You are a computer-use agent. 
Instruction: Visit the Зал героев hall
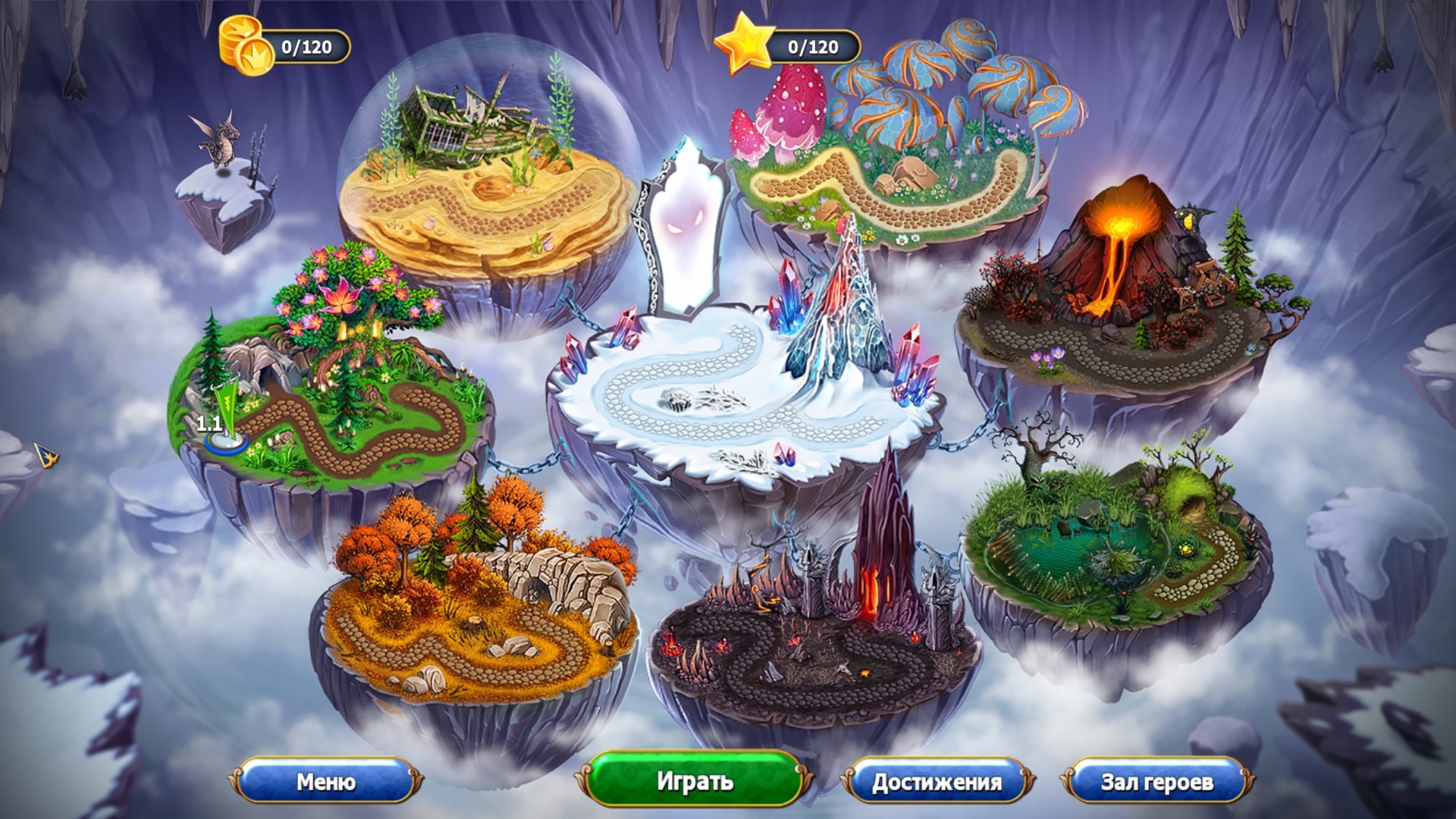tap(1156, 782)
